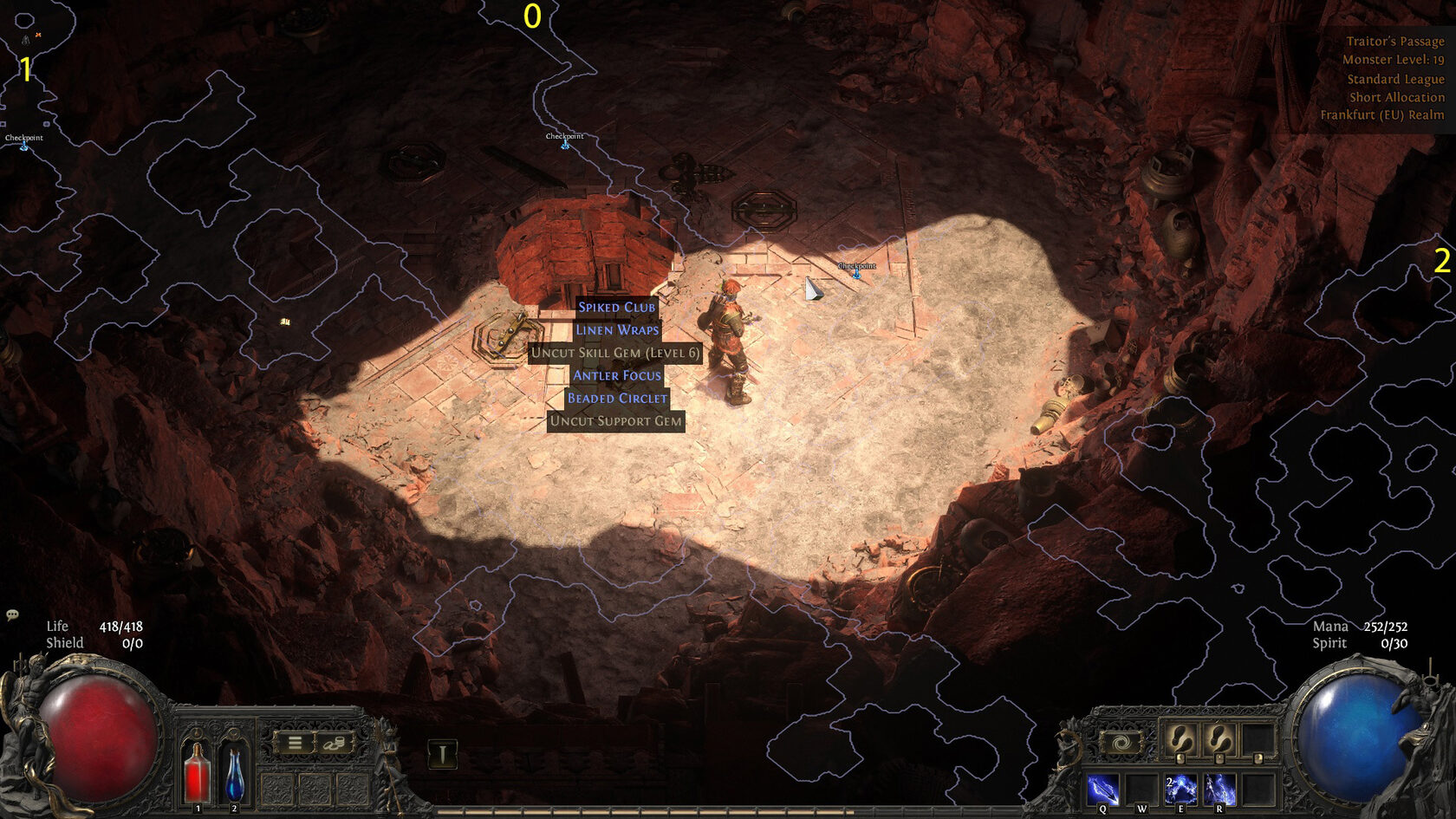1456x819 pixels.
Task: Click the T-shaped nail icon button
Action: pyautogui.click(x=442, y=754)
